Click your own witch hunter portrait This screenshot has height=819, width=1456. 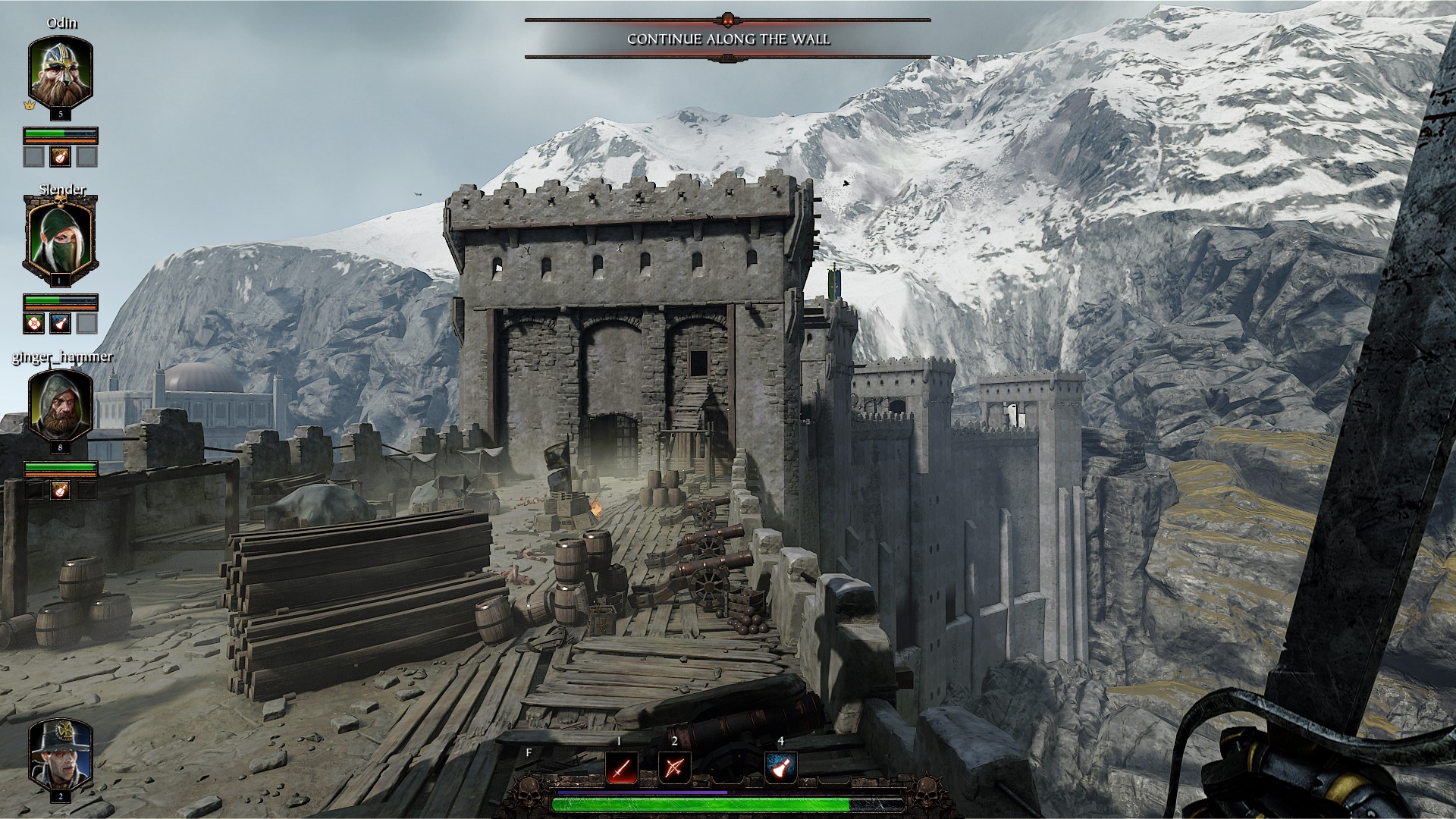tap(61, 754)
